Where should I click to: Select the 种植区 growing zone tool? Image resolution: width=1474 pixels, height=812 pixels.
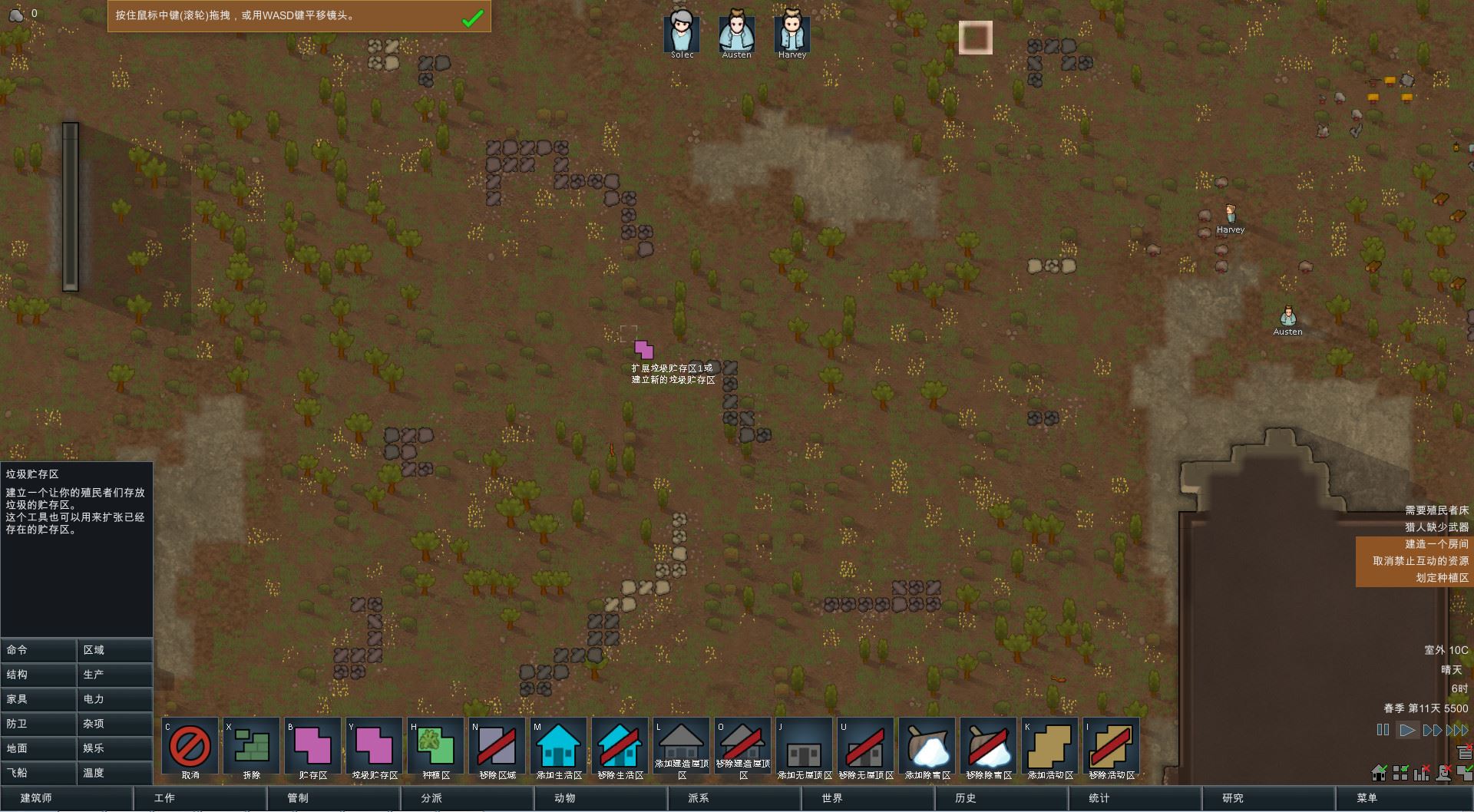435,746
